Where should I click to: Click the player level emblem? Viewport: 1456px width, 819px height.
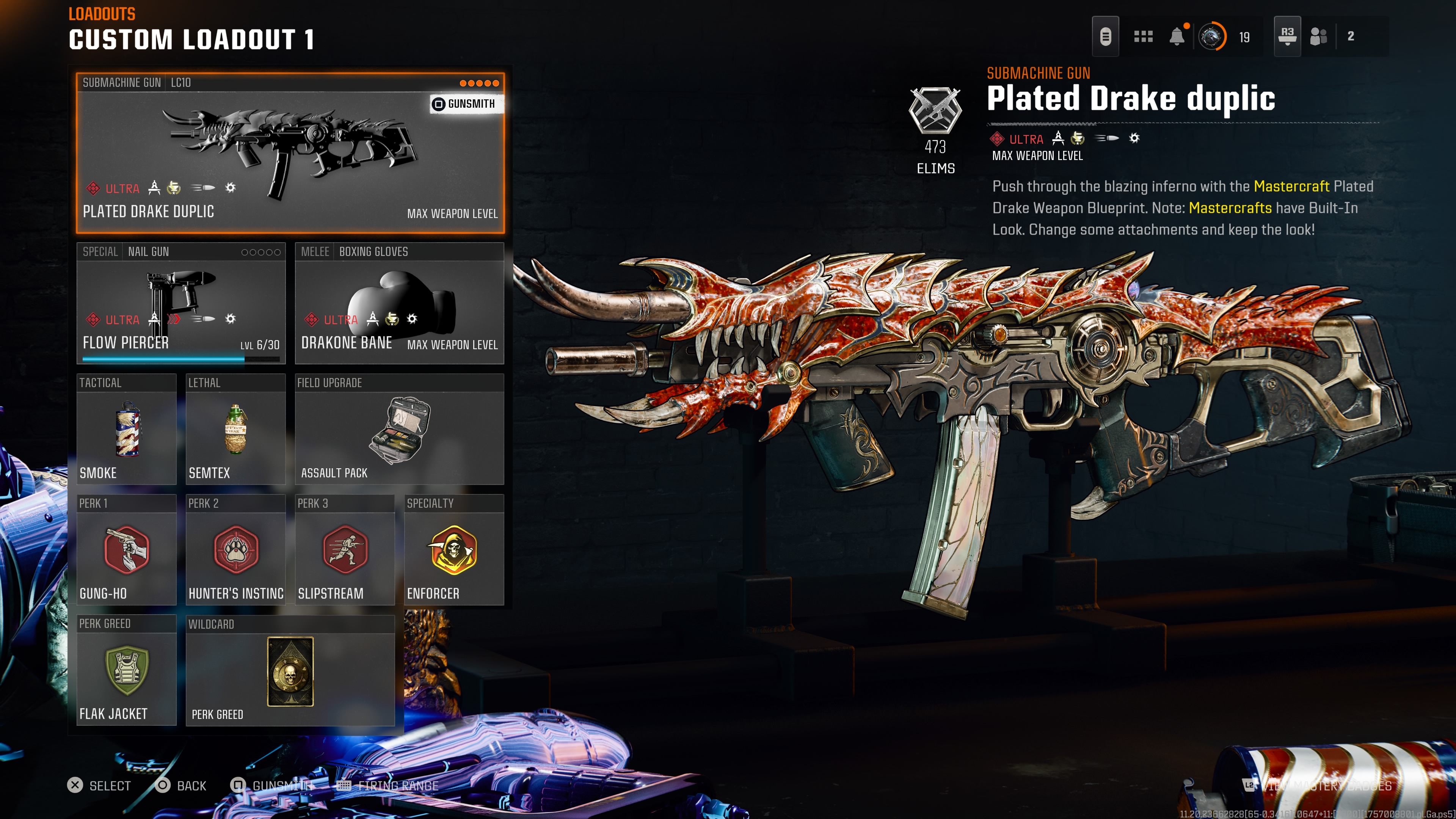[x=1212, y=37]
